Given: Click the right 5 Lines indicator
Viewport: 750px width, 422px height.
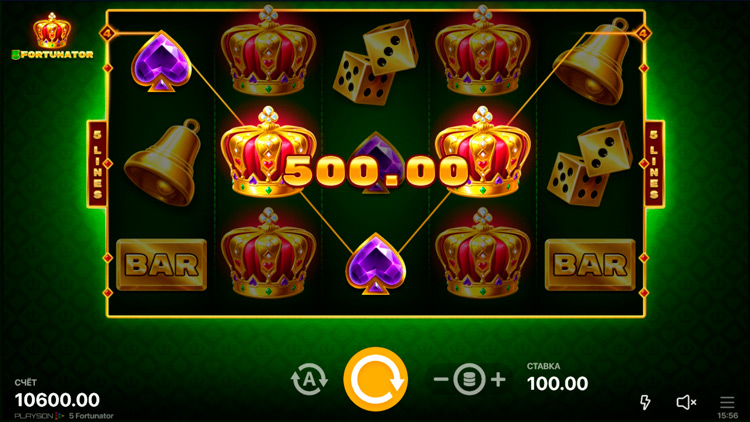Looking at the screenshot, I should [655, 163].
